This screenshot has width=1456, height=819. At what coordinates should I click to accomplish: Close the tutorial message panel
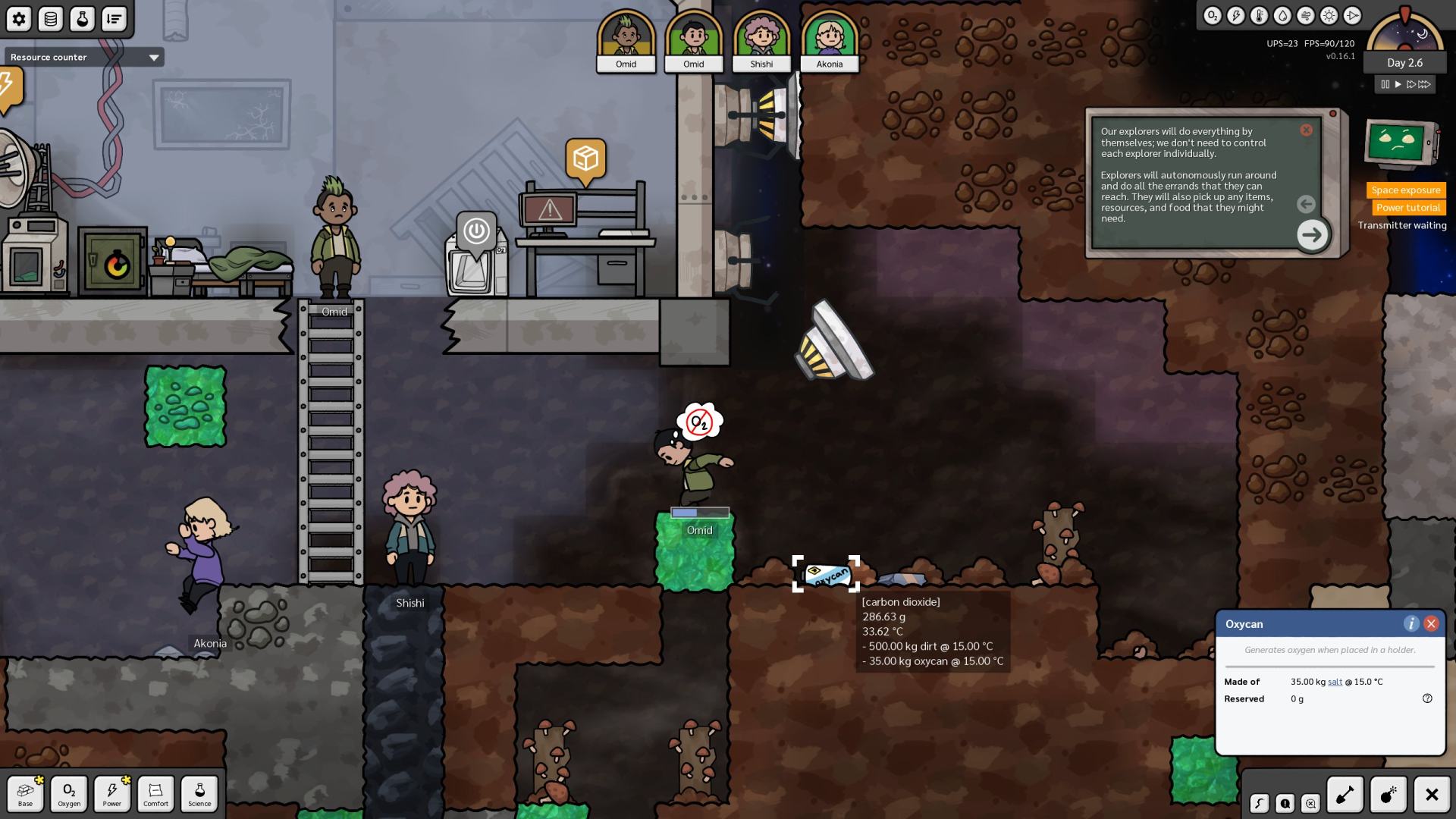point(1306,130)
